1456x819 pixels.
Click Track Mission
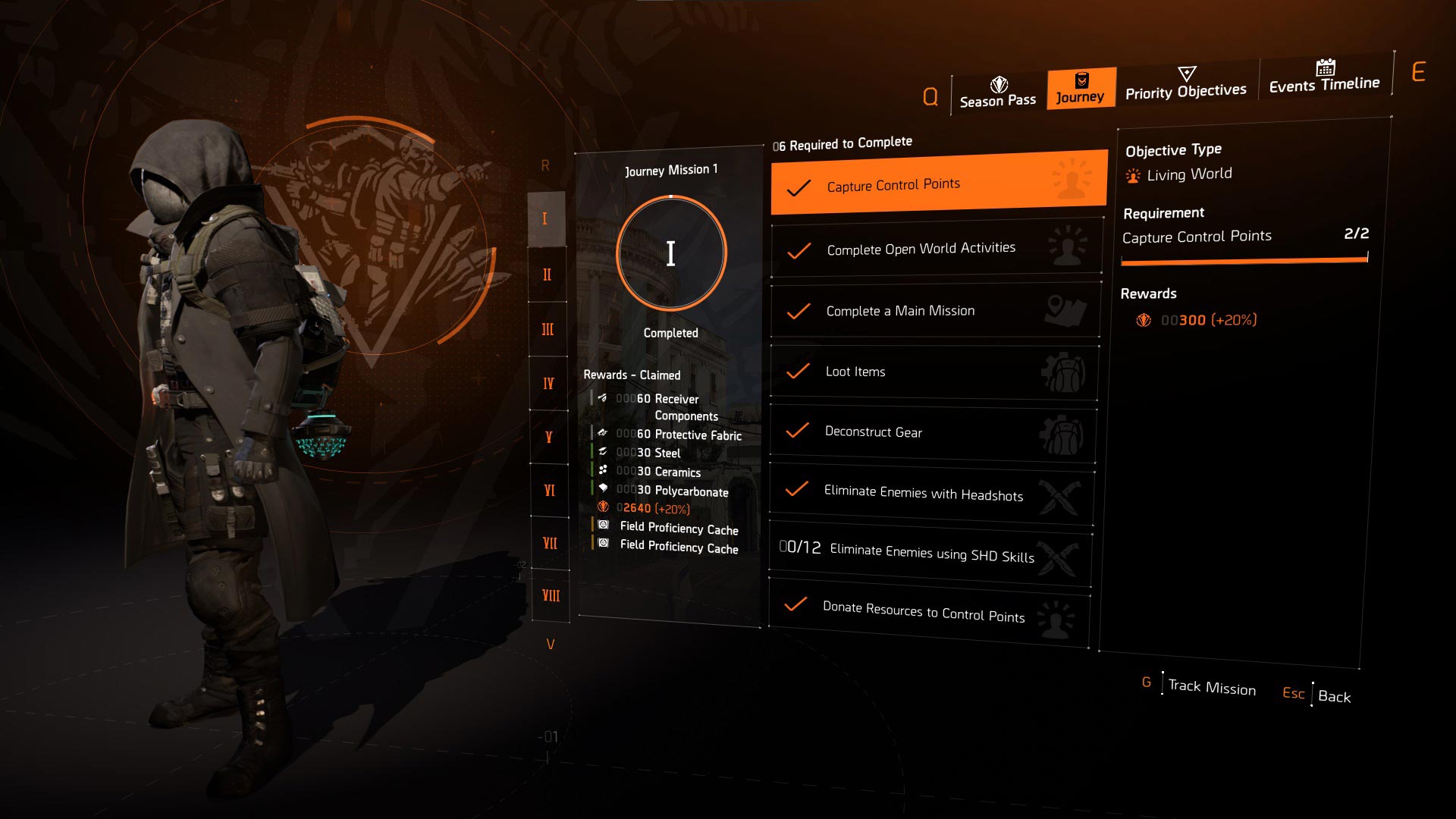pyautogui.click(x=1211, y=687)
